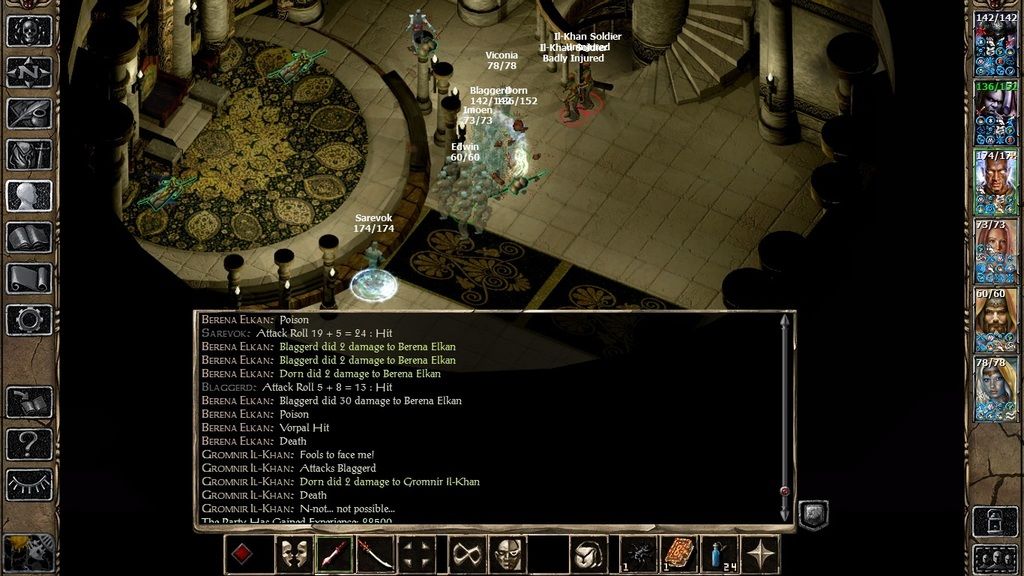The width and height of the screenshot is (1024, 576).
Task: Open the character record silhouette icon
Action: click(29, 196)
